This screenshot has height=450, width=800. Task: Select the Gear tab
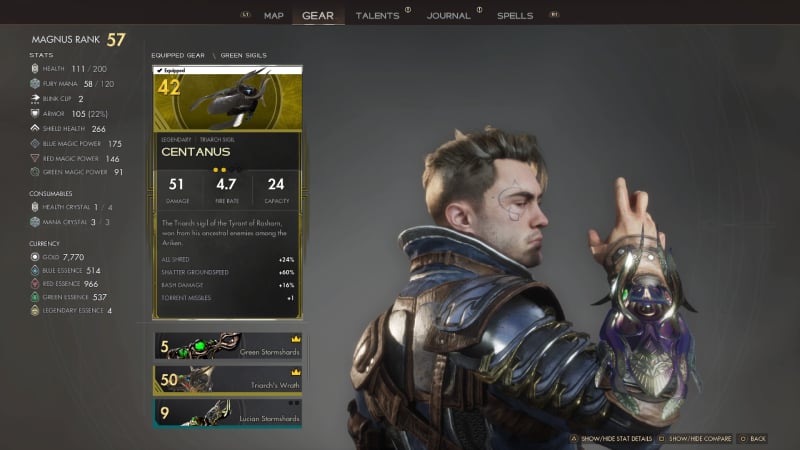(x=318, y=16)
